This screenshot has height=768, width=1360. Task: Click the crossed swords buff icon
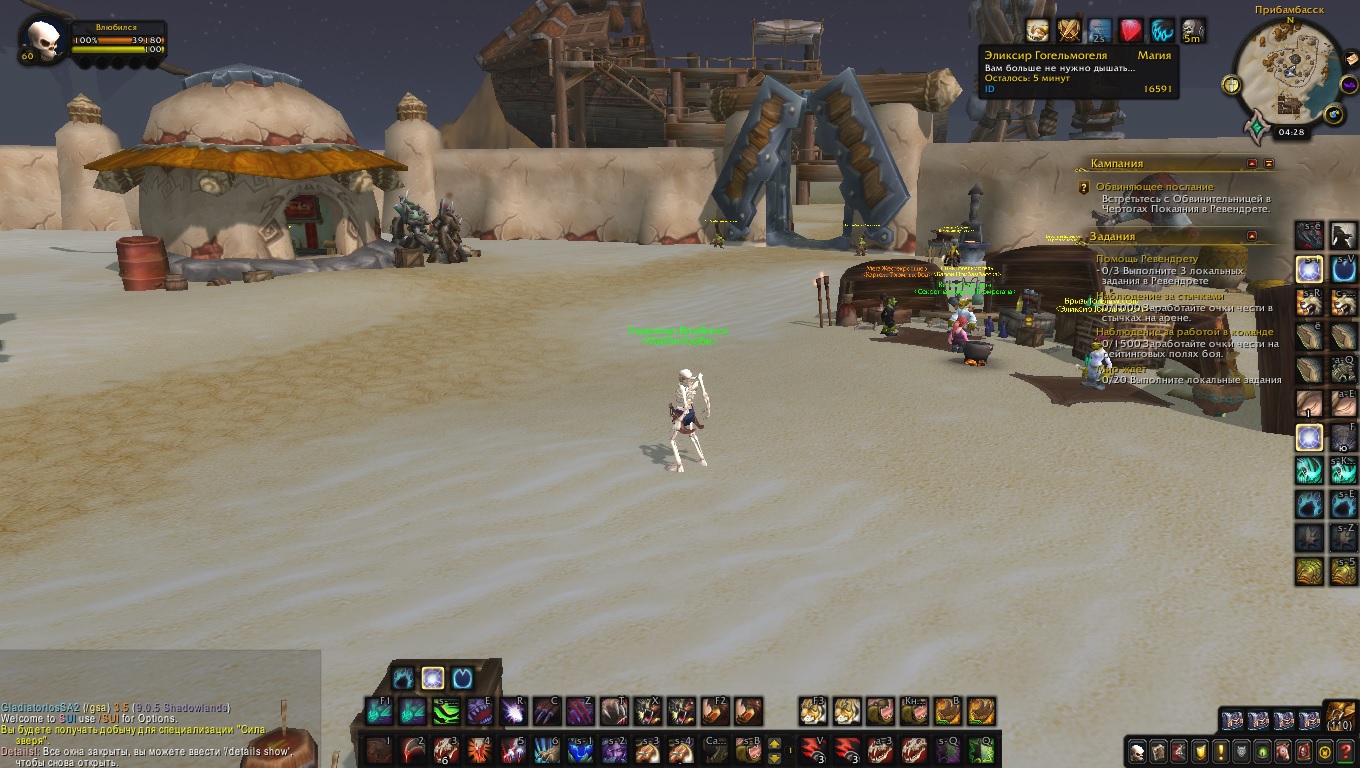[1069, 30]
